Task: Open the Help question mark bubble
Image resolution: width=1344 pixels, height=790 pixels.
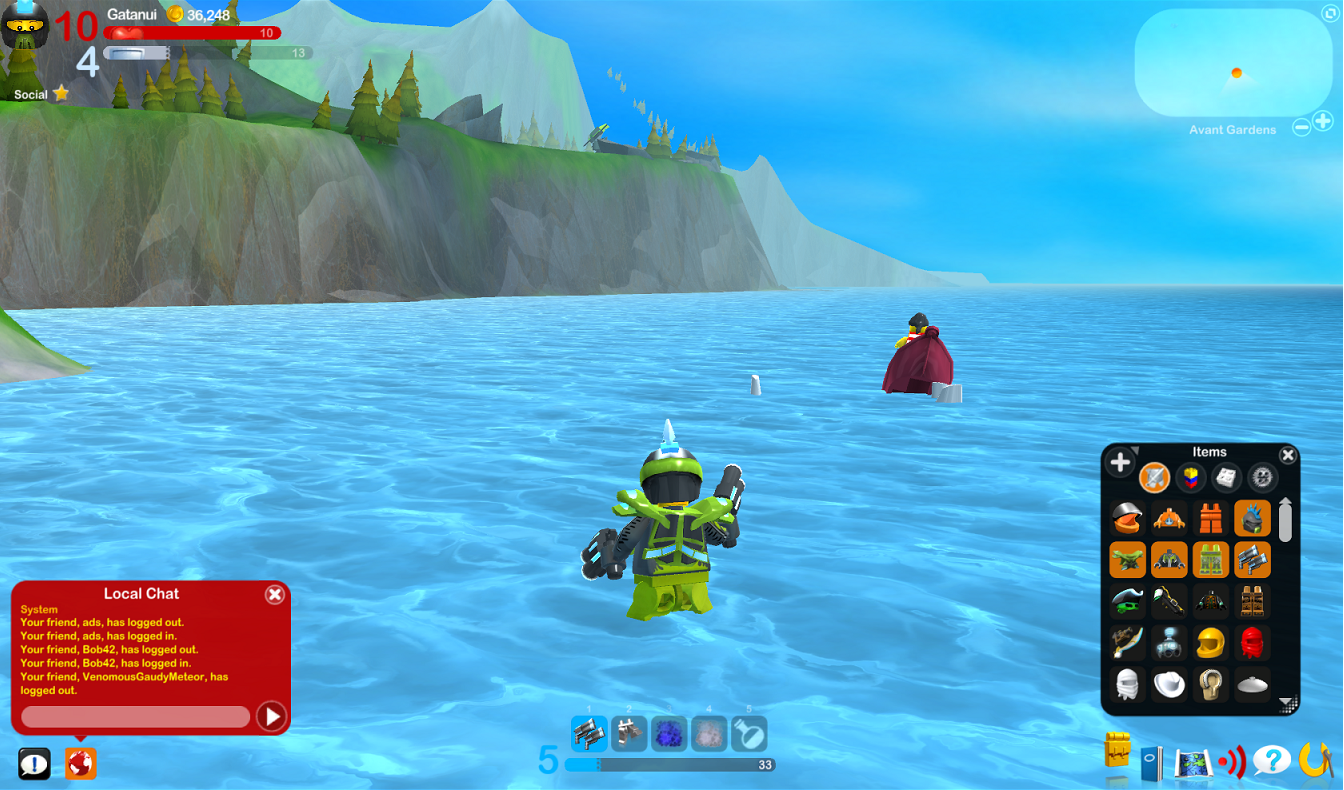Action: pyautogui.click(x=1273, y=760)
